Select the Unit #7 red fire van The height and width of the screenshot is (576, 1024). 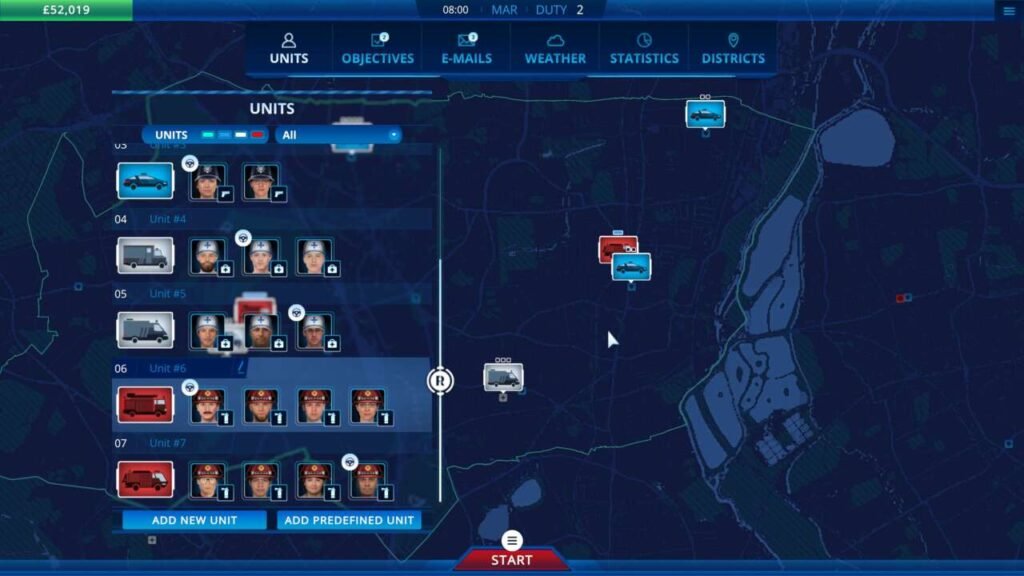[145, 479]
